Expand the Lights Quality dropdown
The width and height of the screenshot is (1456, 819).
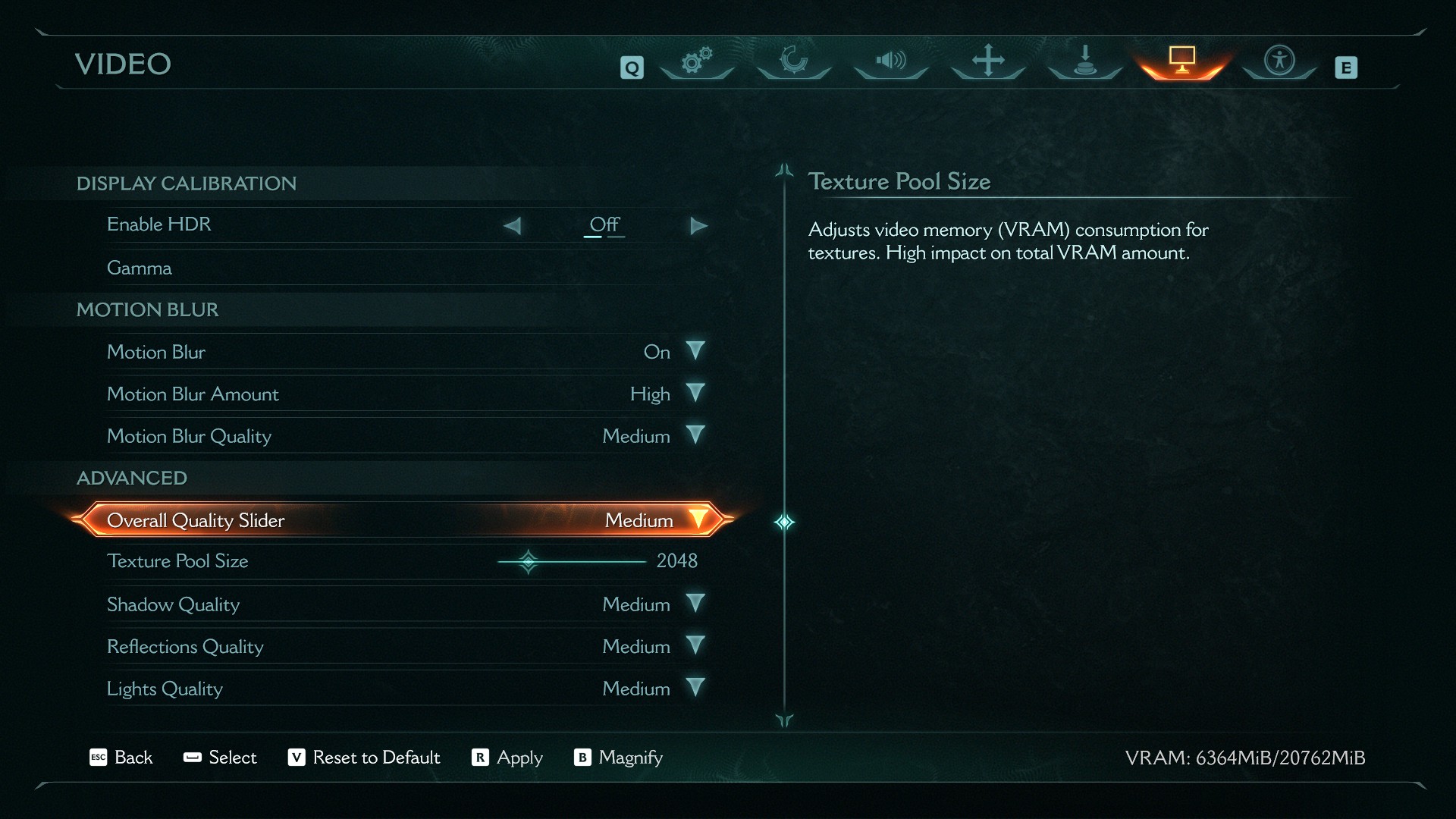click(x=695, y=689)
